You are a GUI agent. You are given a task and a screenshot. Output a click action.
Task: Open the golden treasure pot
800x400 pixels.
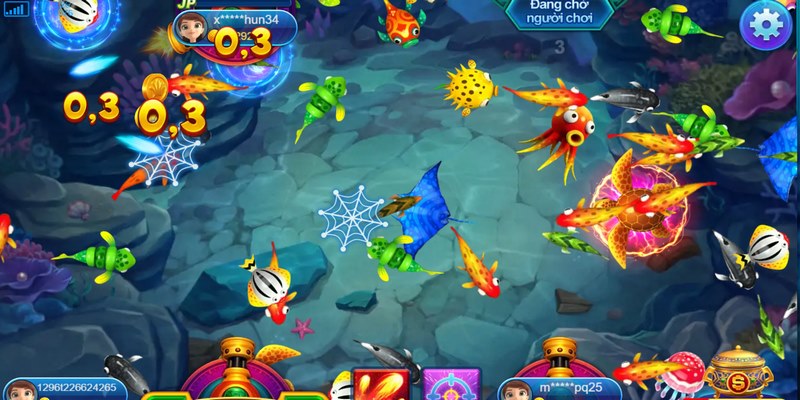tap(738, 375)
